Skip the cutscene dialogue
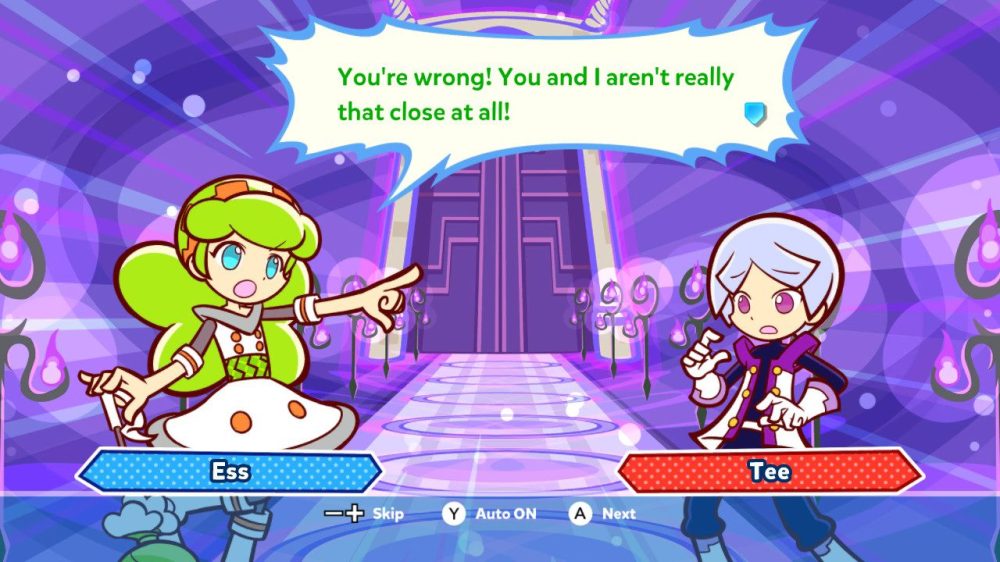1000x562 pixels. (364, 514)
